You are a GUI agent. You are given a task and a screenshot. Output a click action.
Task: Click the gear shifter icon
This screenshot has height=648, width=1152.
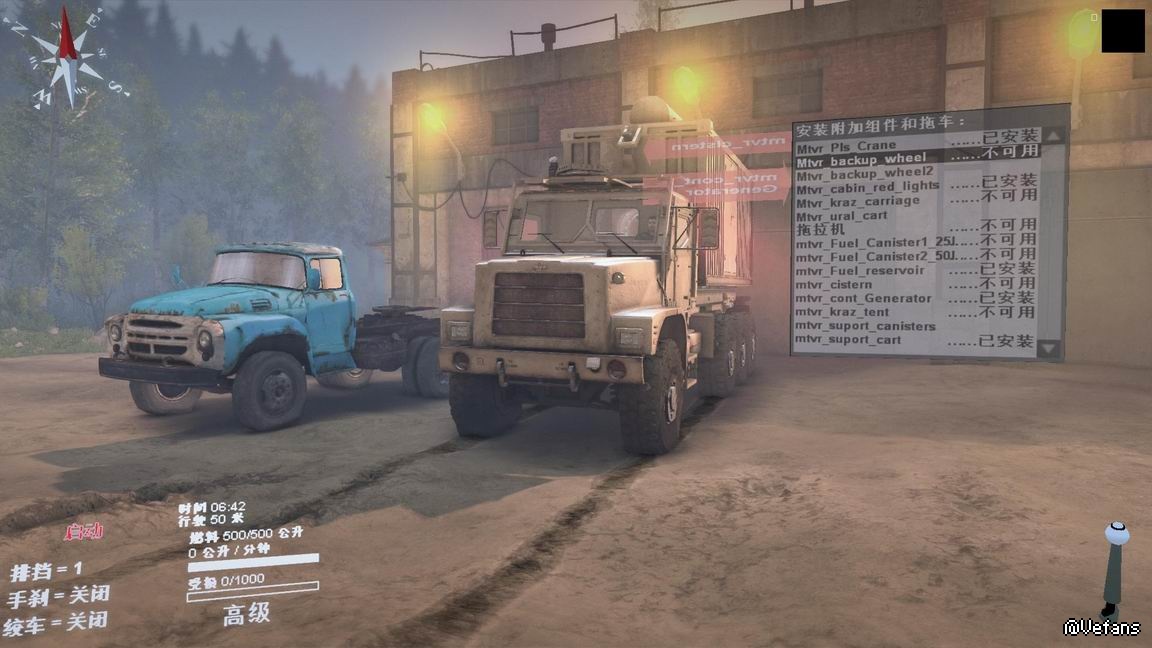tap(1114, 567)
